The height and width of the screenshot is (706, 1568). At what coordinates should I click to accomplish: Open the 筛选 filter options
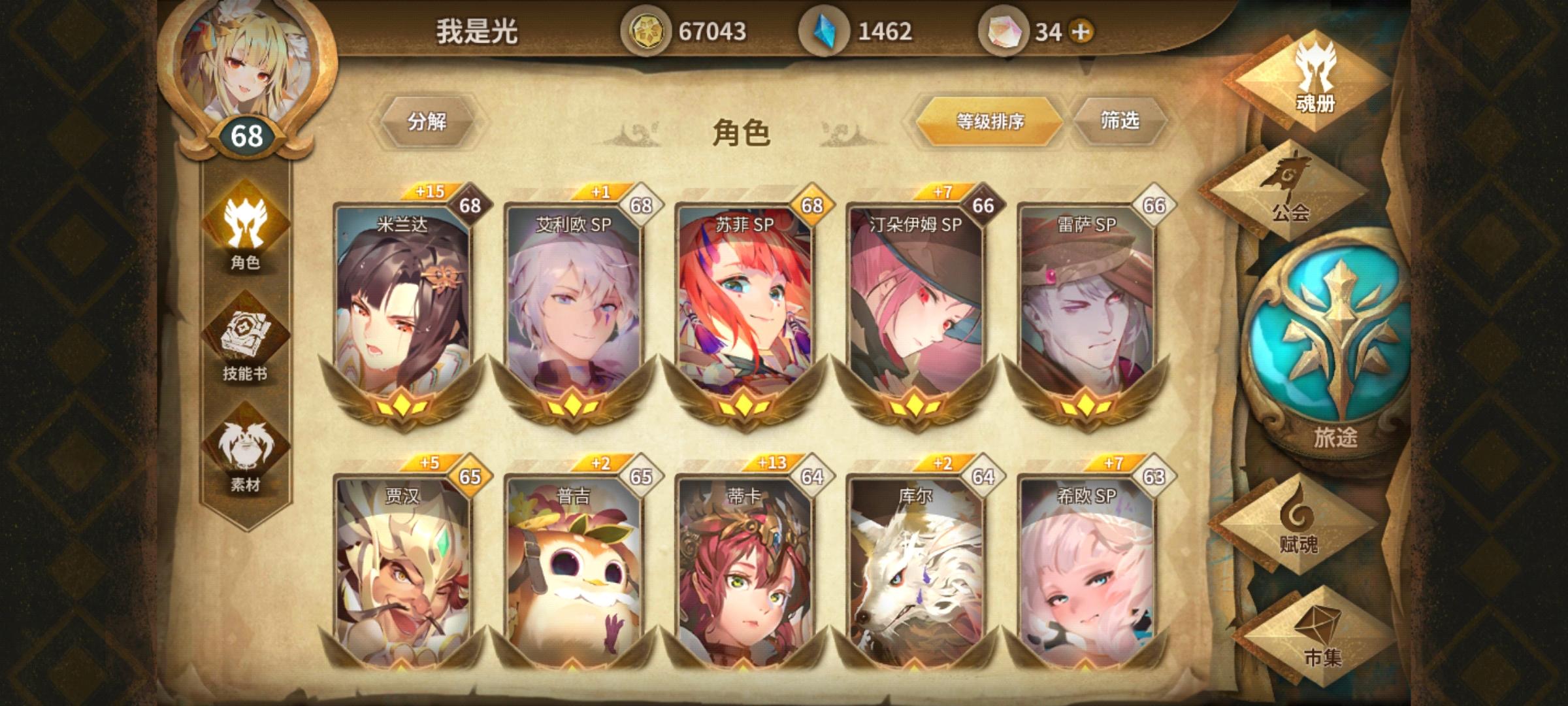click(1122, 121)
